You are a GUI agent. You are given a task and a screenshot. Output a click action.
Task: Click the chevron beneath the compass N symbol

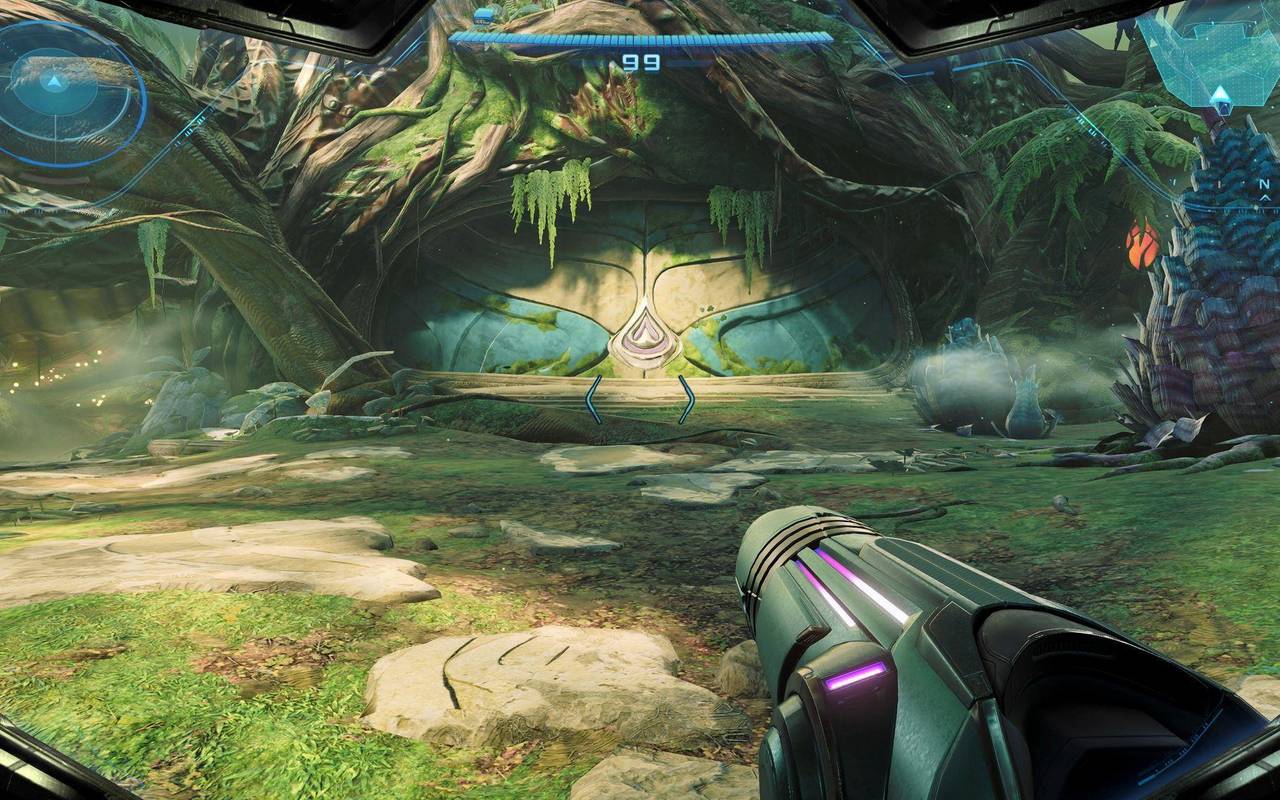(1266, 198)
